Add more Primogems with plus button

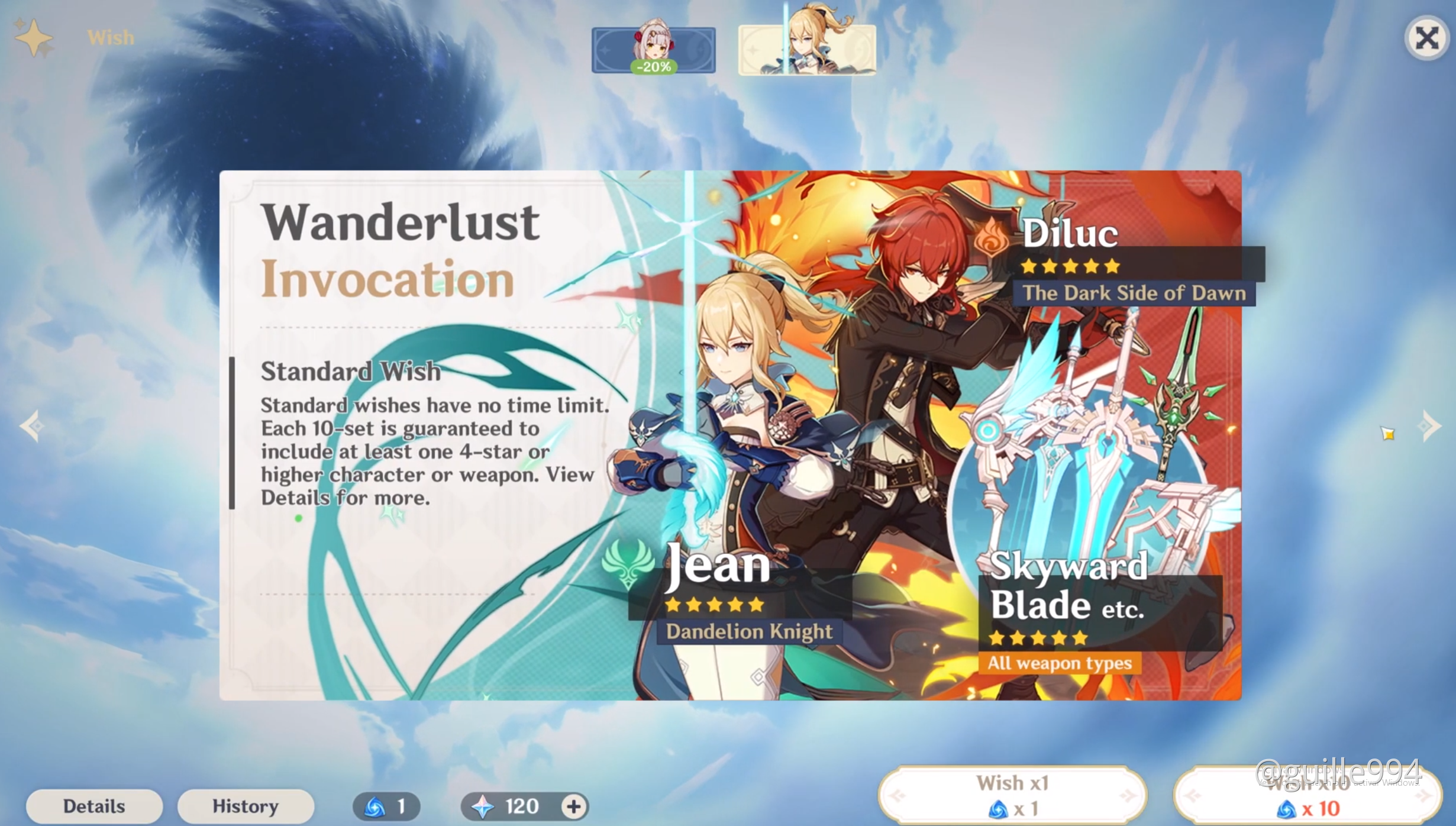pos(573,806)
